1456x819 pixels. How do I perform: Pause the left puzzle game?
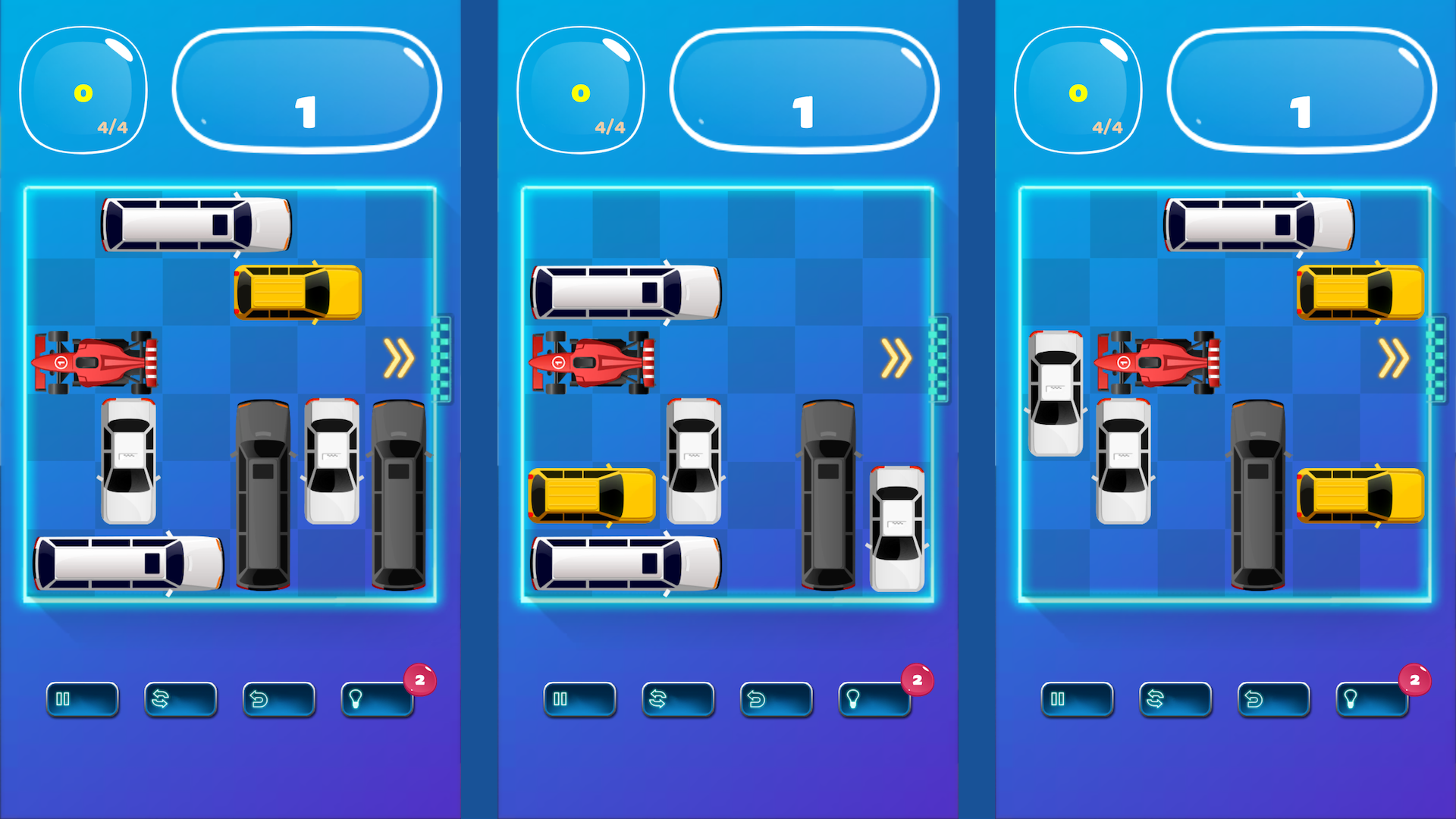(81, 699)
